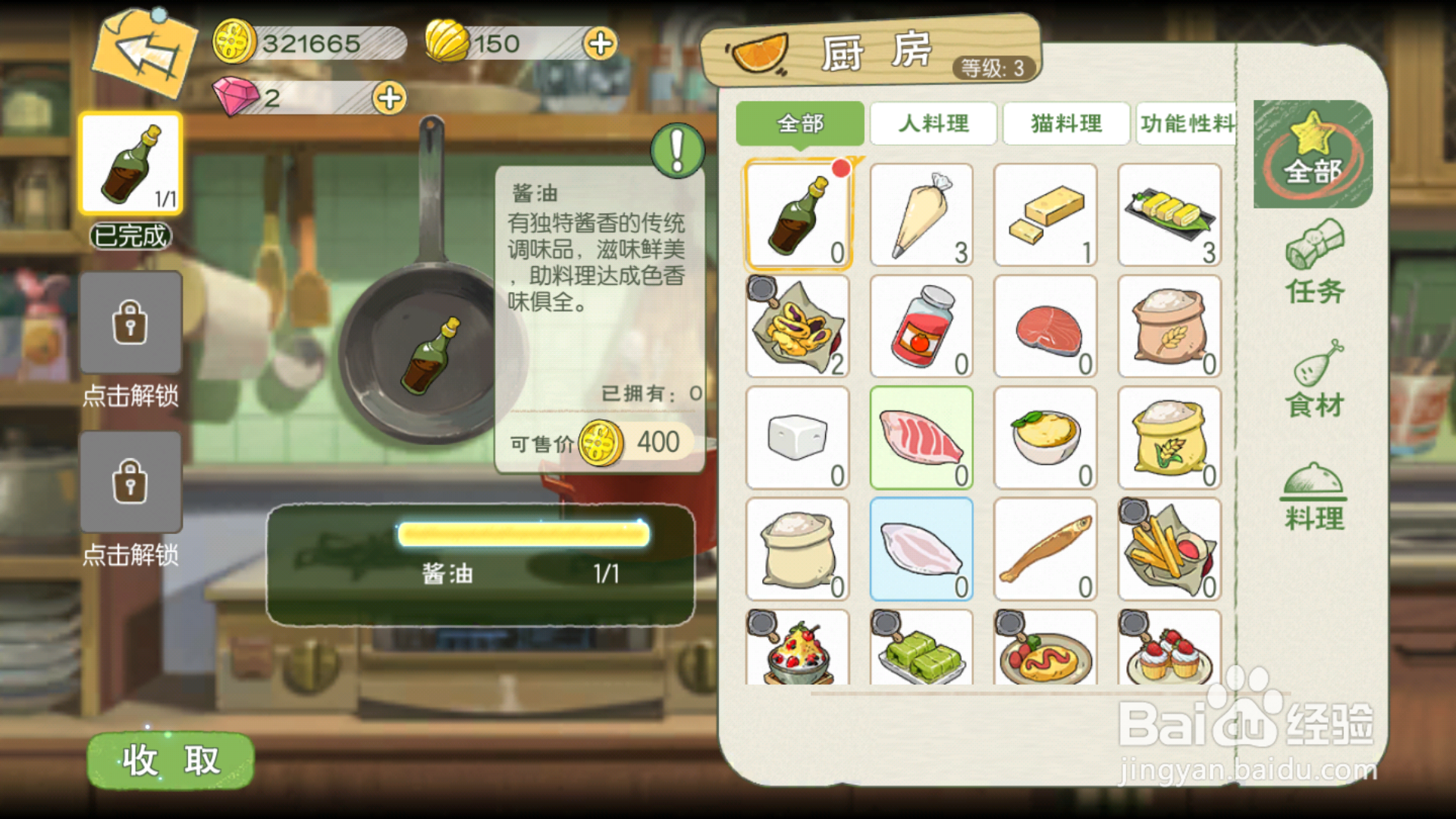
Task: Click the exclamation info icon above the description
Action: click(x=677, y=149)
